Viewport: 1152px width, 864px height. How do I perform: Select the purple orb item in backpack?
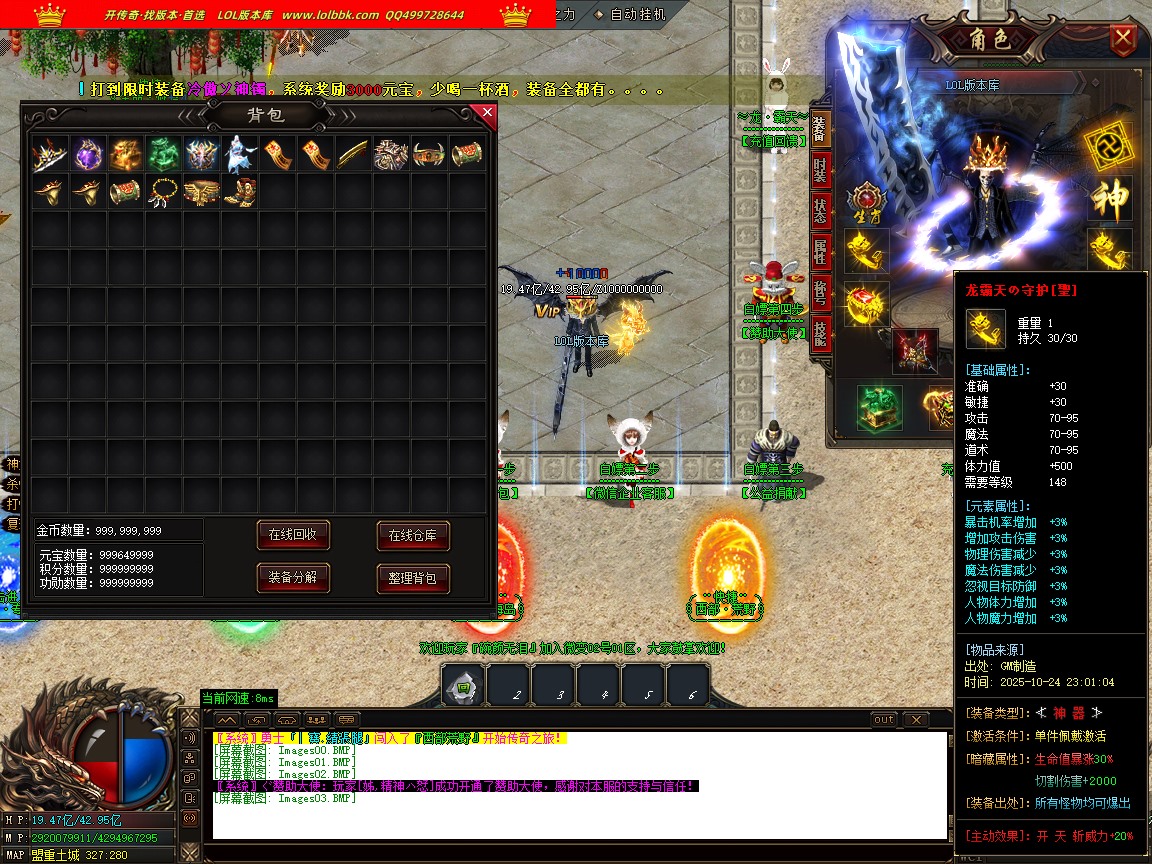point(88,154)
